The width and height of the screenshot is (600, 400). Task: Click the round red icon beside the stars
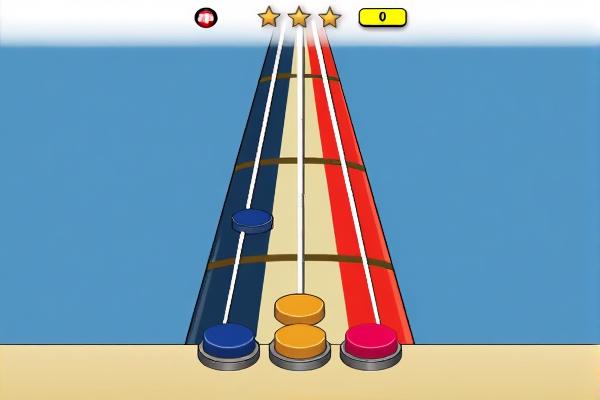(x=206, y=17)
